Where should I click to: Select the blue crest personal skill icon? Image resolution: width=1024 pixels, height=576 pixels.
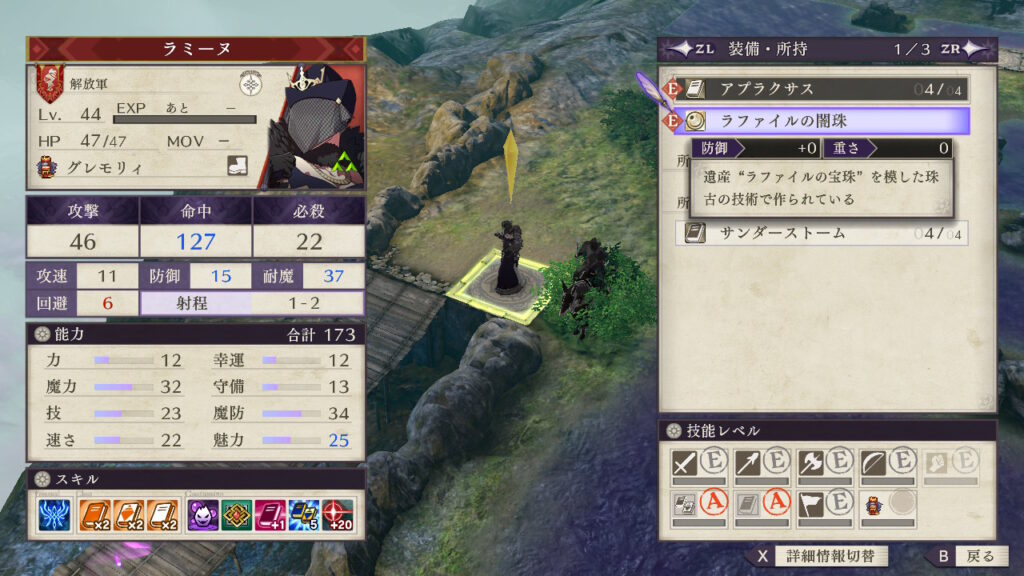click(54, 515)
